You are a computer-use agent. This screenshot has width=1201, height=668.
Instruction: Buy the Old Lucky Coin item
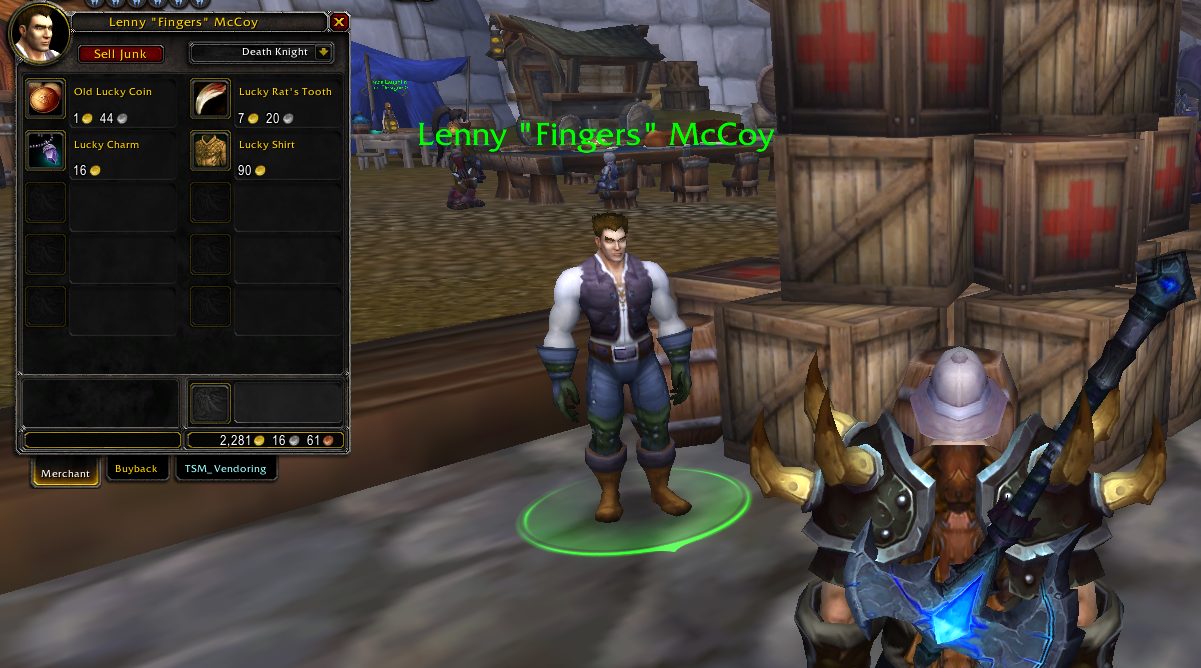(x=46, y=99)
